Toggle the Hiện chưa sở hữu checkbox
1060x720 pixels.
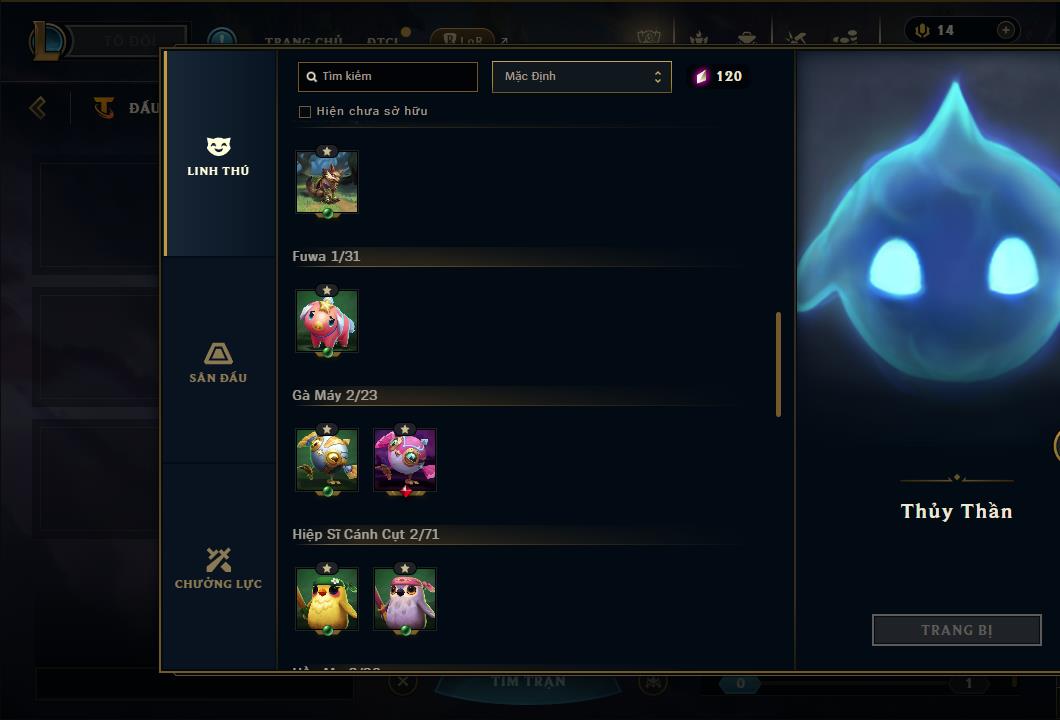click(x=305, y=112)
